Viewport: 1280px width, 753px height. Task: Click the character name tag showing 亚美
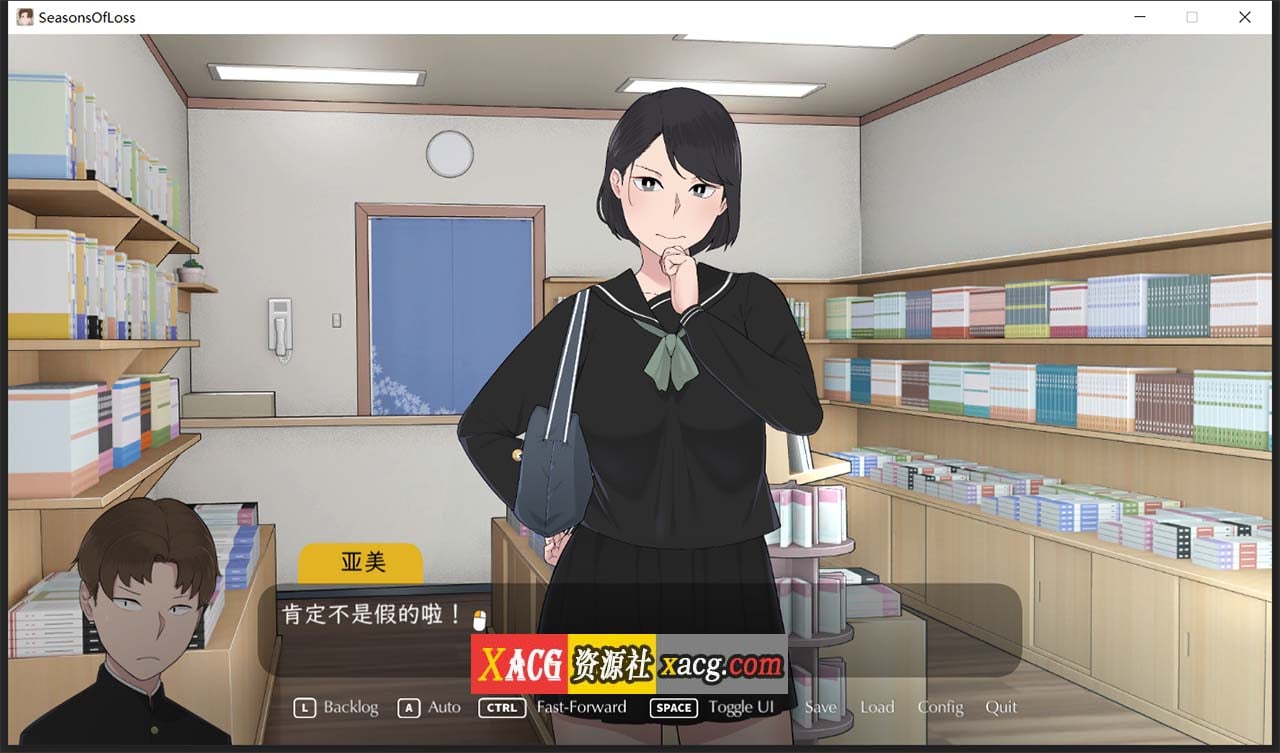(360, 562)
